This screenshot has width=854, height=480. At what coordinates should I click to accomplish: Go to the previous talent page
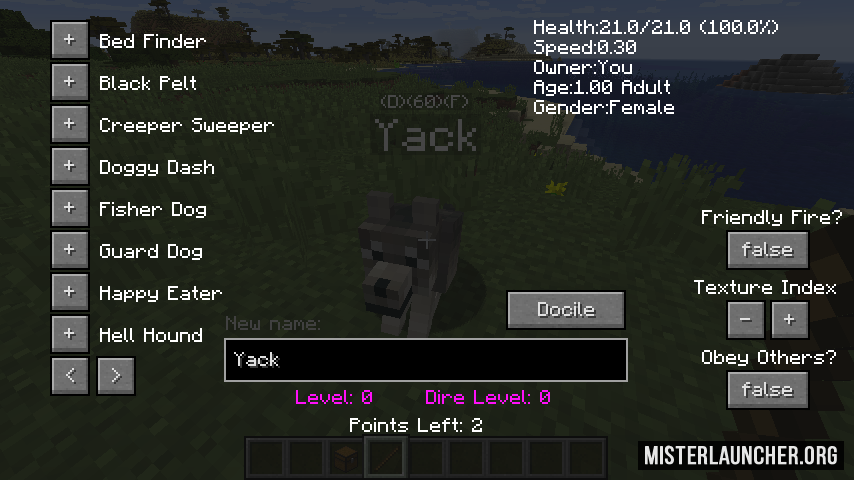[70, 375]
